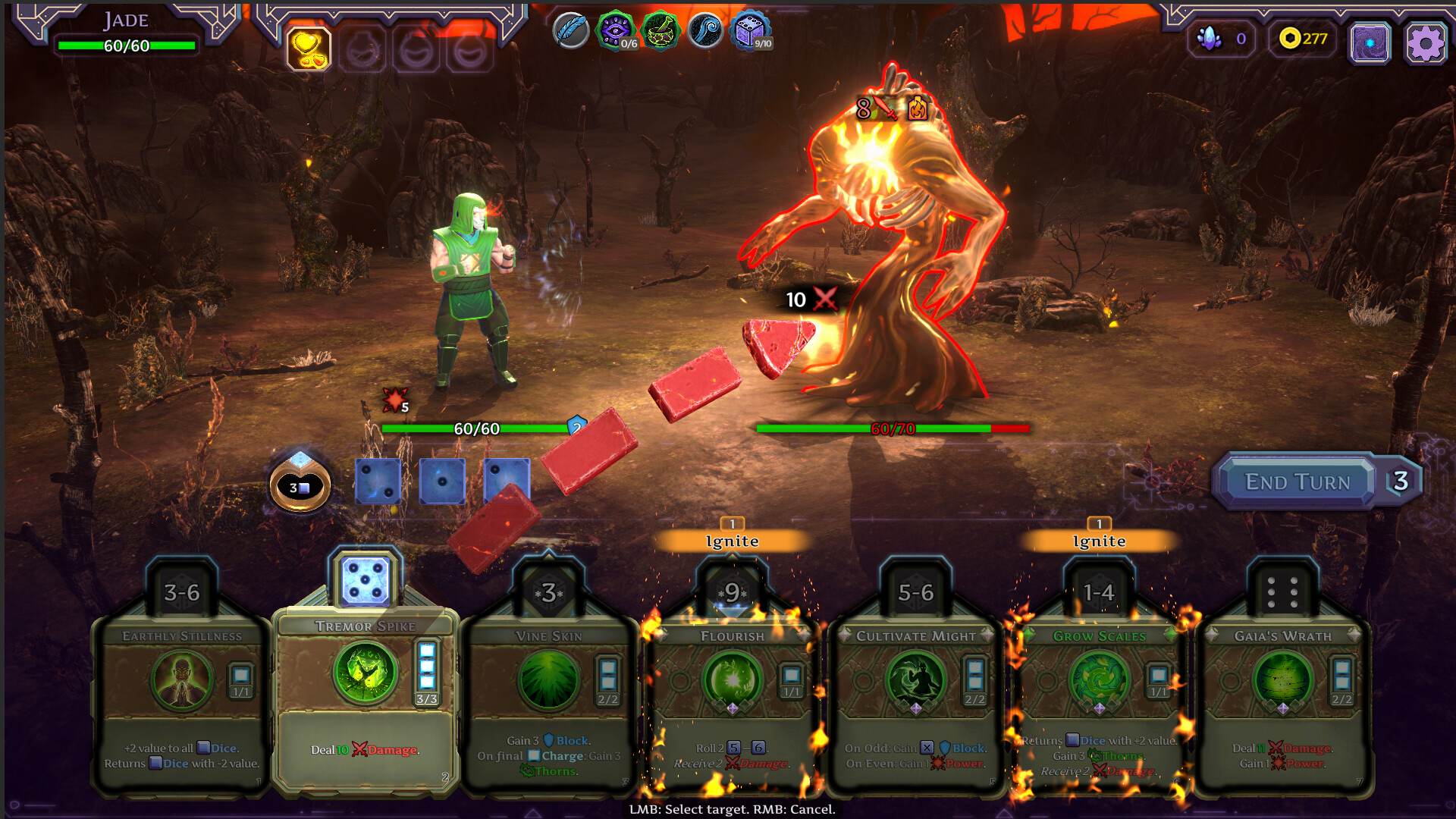The height and width of the screenshot is (819, 1456).
Task: Click Jade's 60/60 health bar
Action: (124, 45)
